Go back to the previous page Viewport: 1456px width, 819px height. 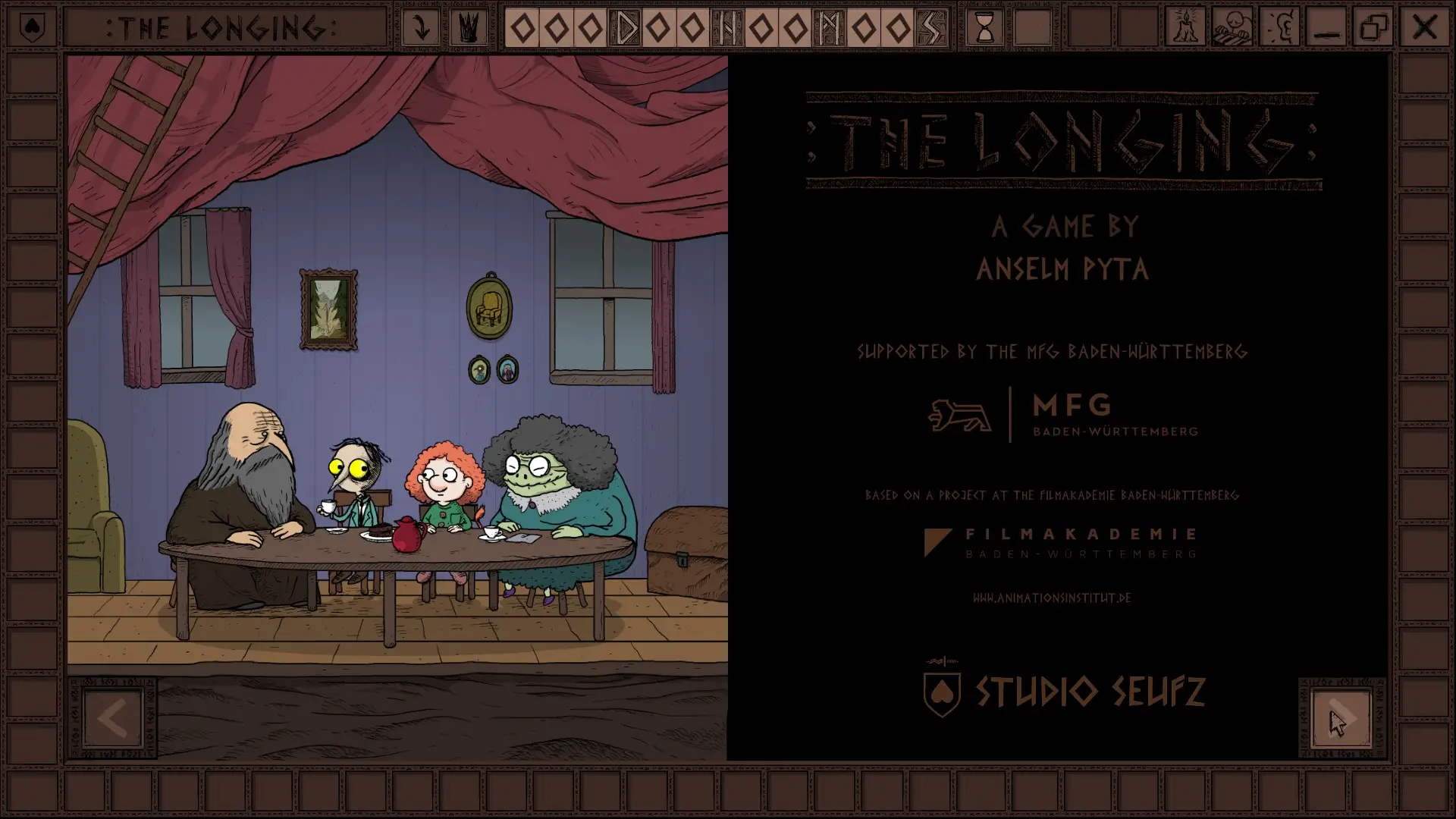click(113, 719)
